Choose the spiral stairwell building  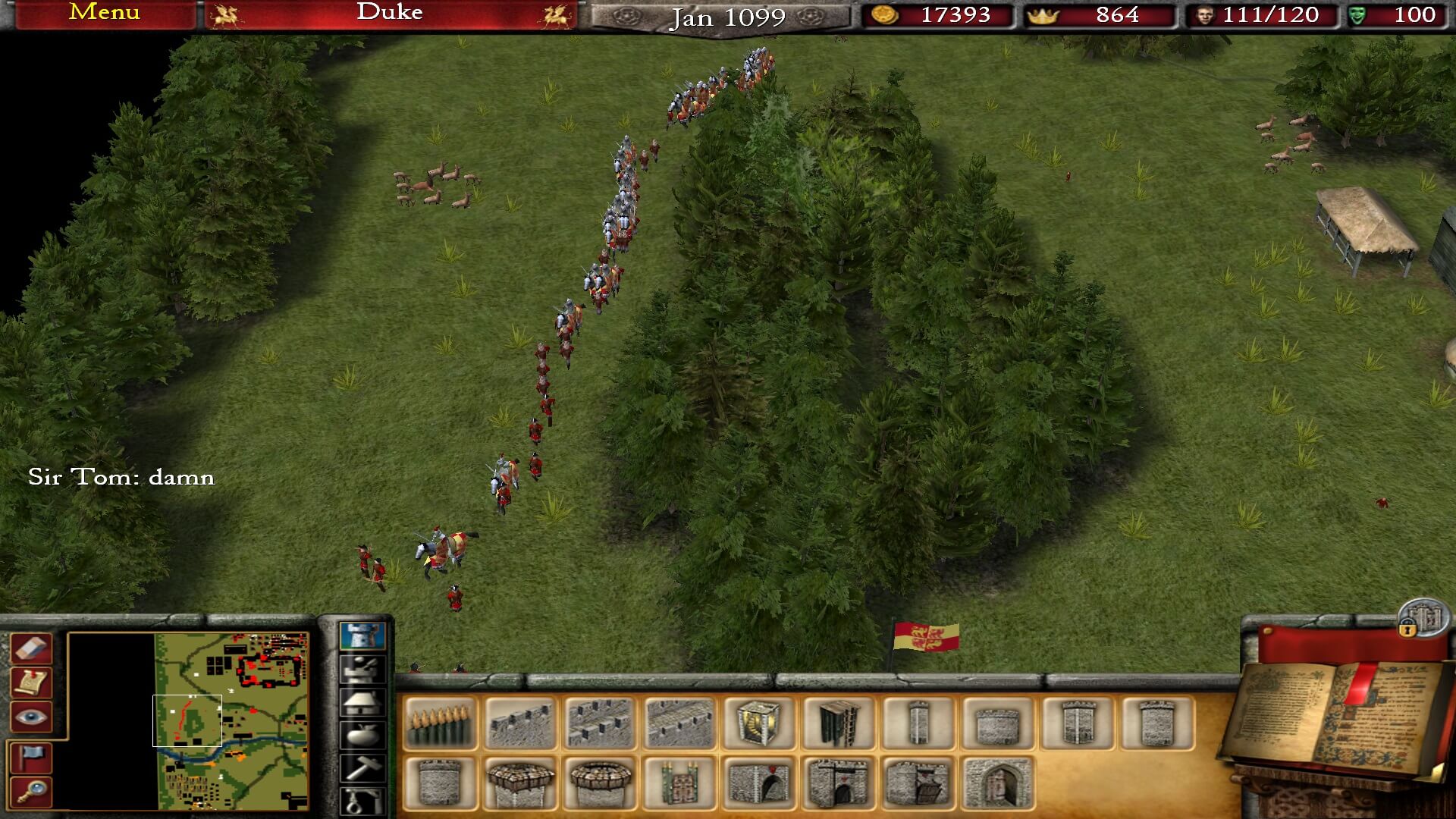758,723
